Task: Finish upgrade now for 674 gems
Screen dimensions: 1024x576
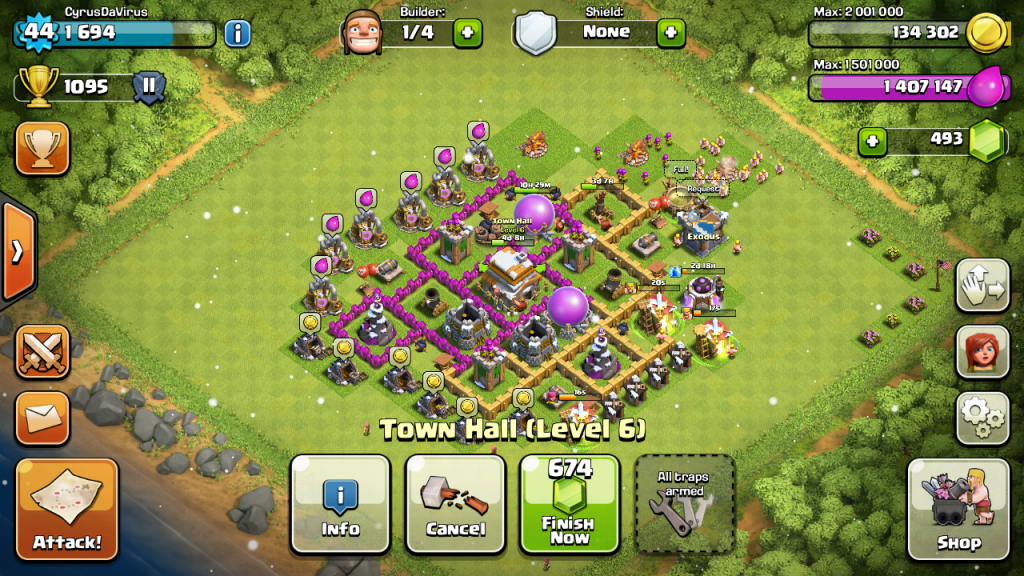Action: [568, 504]
